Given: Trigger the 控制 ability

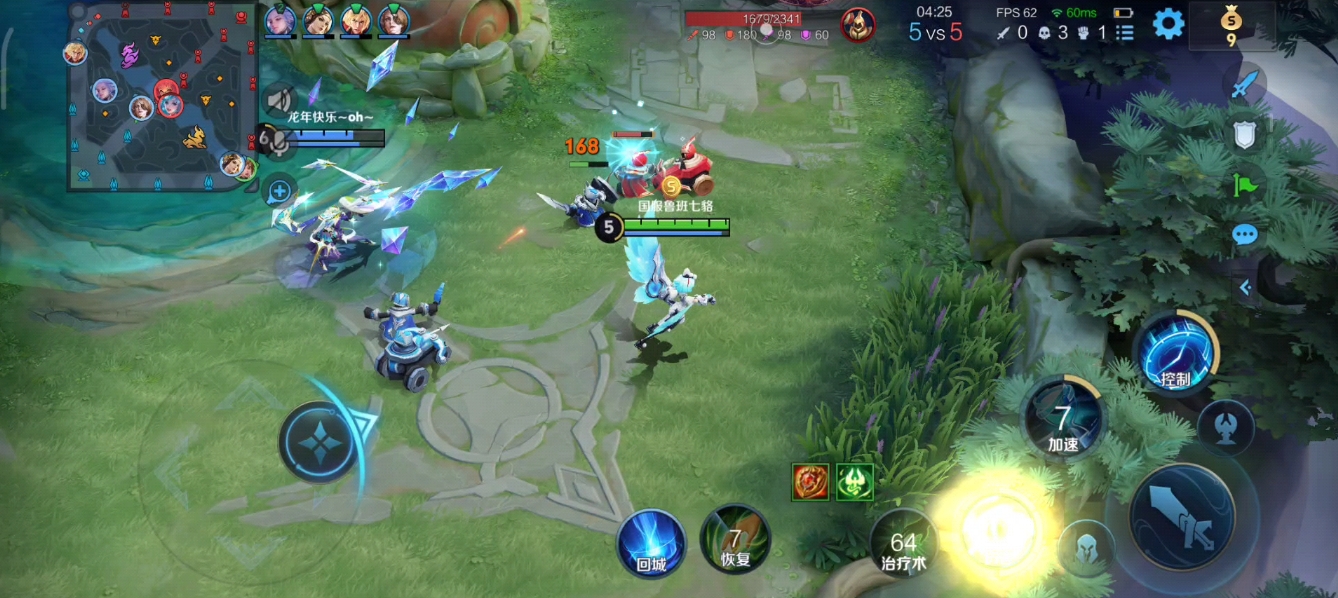Looking at the screenshot, I should tap(1175, 353).
